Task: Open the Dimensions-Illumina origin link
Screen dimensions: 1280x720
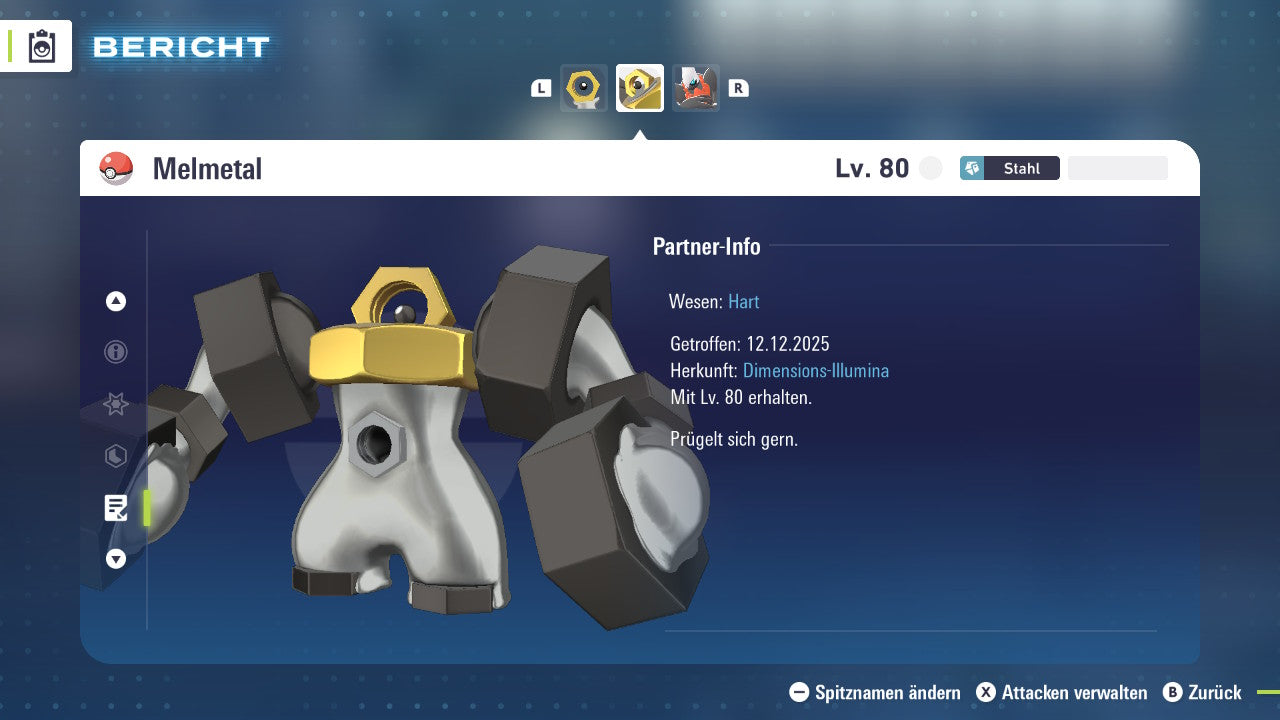Action: tap(814, 370)
